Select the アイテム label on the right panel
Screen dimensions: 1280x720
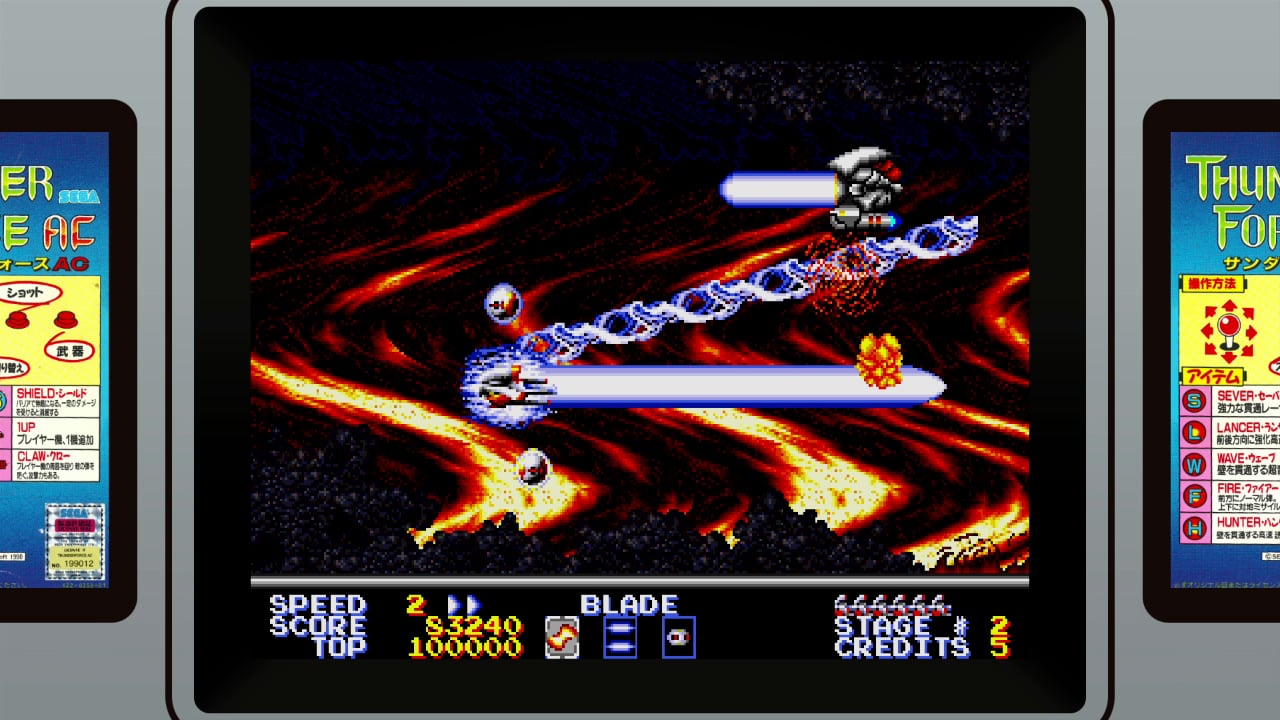1212,376
